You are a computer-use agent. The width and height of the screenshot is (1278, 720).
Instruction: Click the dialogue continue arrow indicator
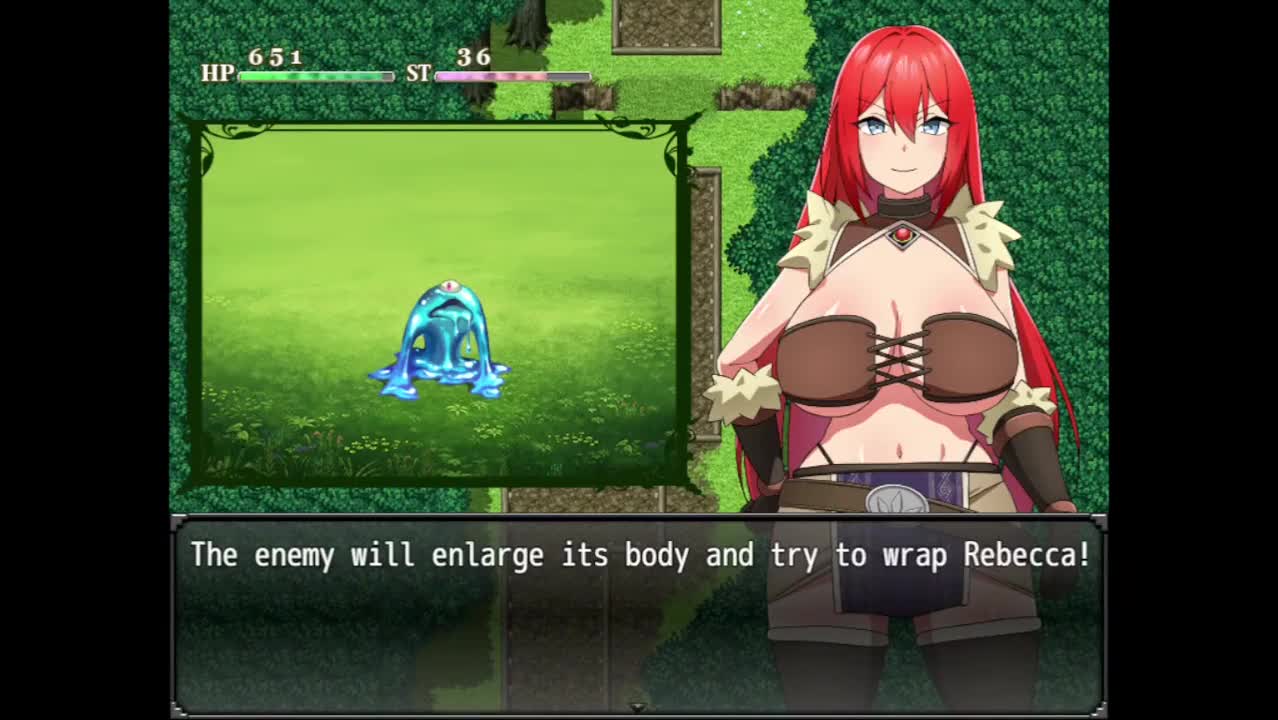click(x=638, y=707)
